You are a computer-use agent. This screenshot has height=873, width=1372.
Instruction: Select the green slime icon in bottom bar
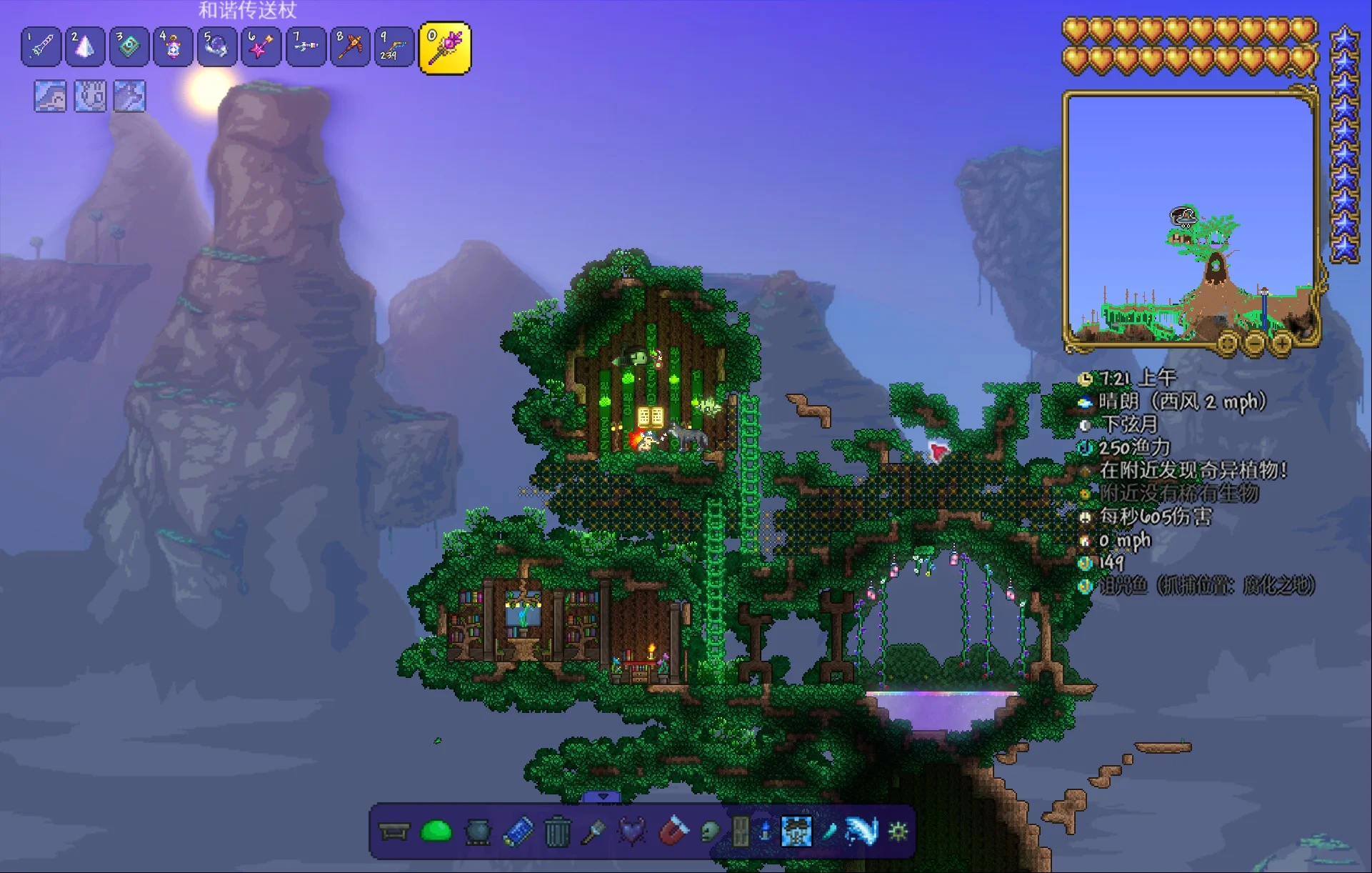pos(436,832)
